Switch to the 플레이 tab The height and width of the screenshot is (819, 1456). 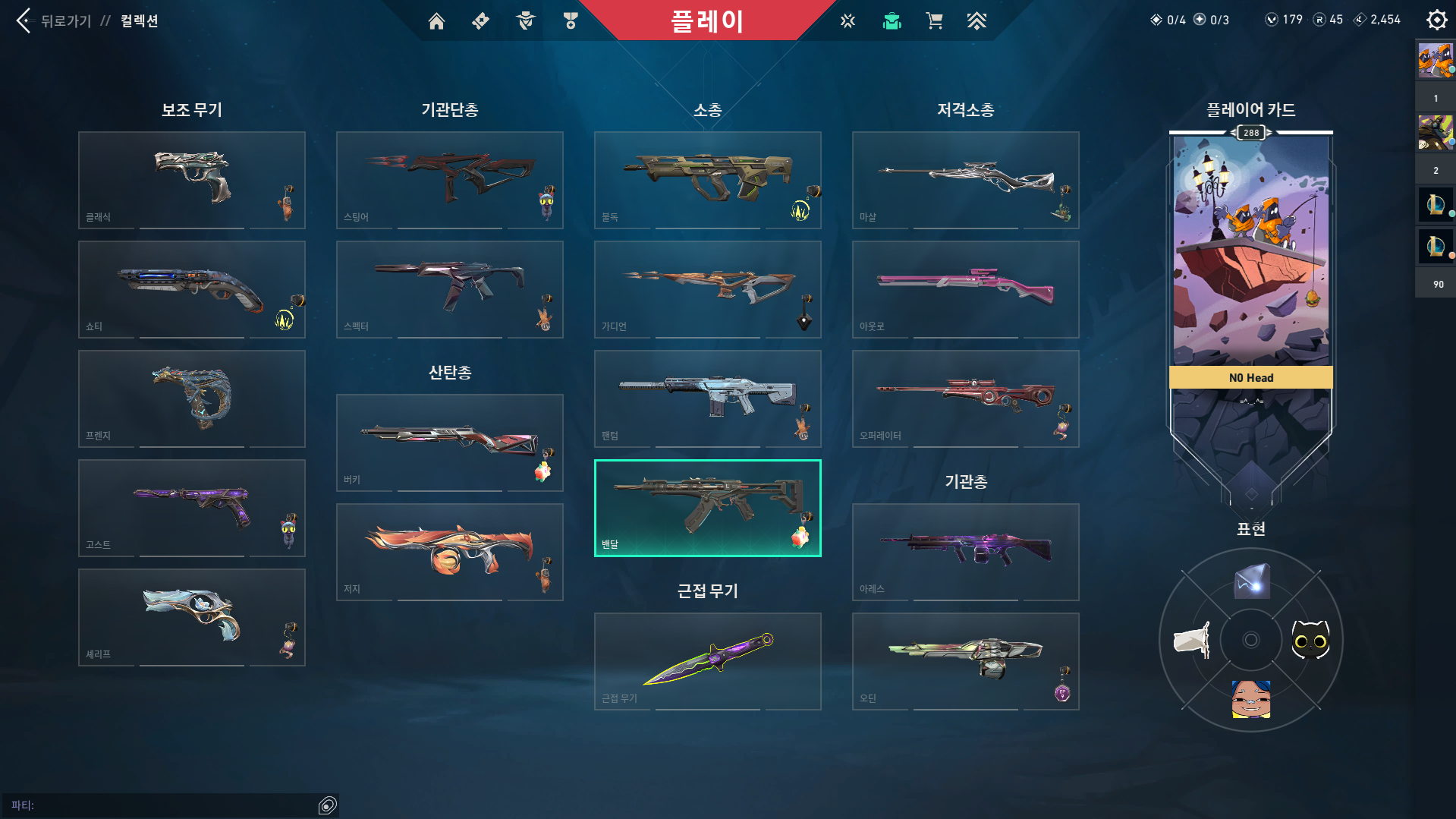click(708, 20)
